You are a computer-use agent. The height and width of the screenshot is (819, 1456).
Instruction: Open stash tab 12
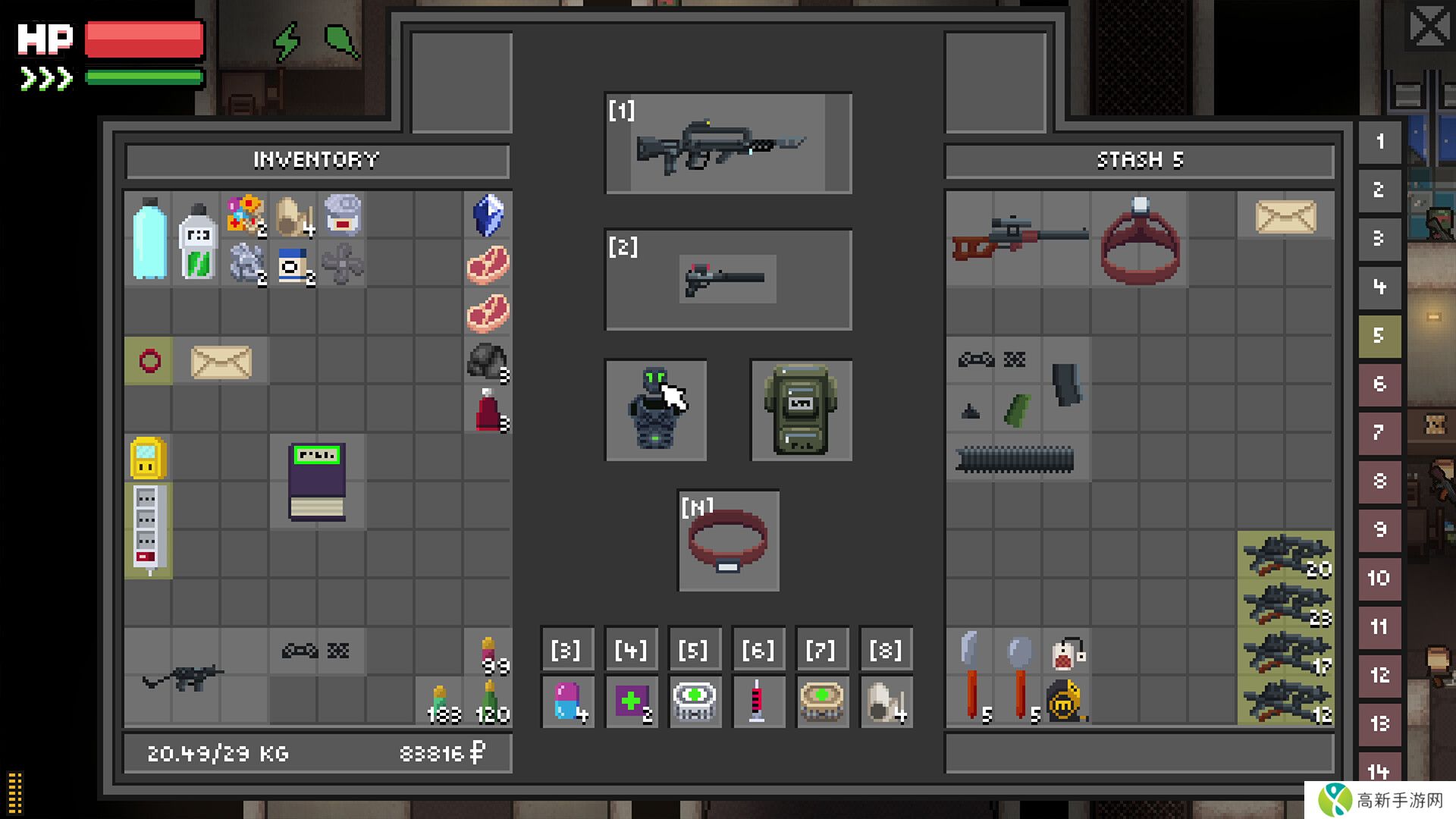pos(1379,675)
